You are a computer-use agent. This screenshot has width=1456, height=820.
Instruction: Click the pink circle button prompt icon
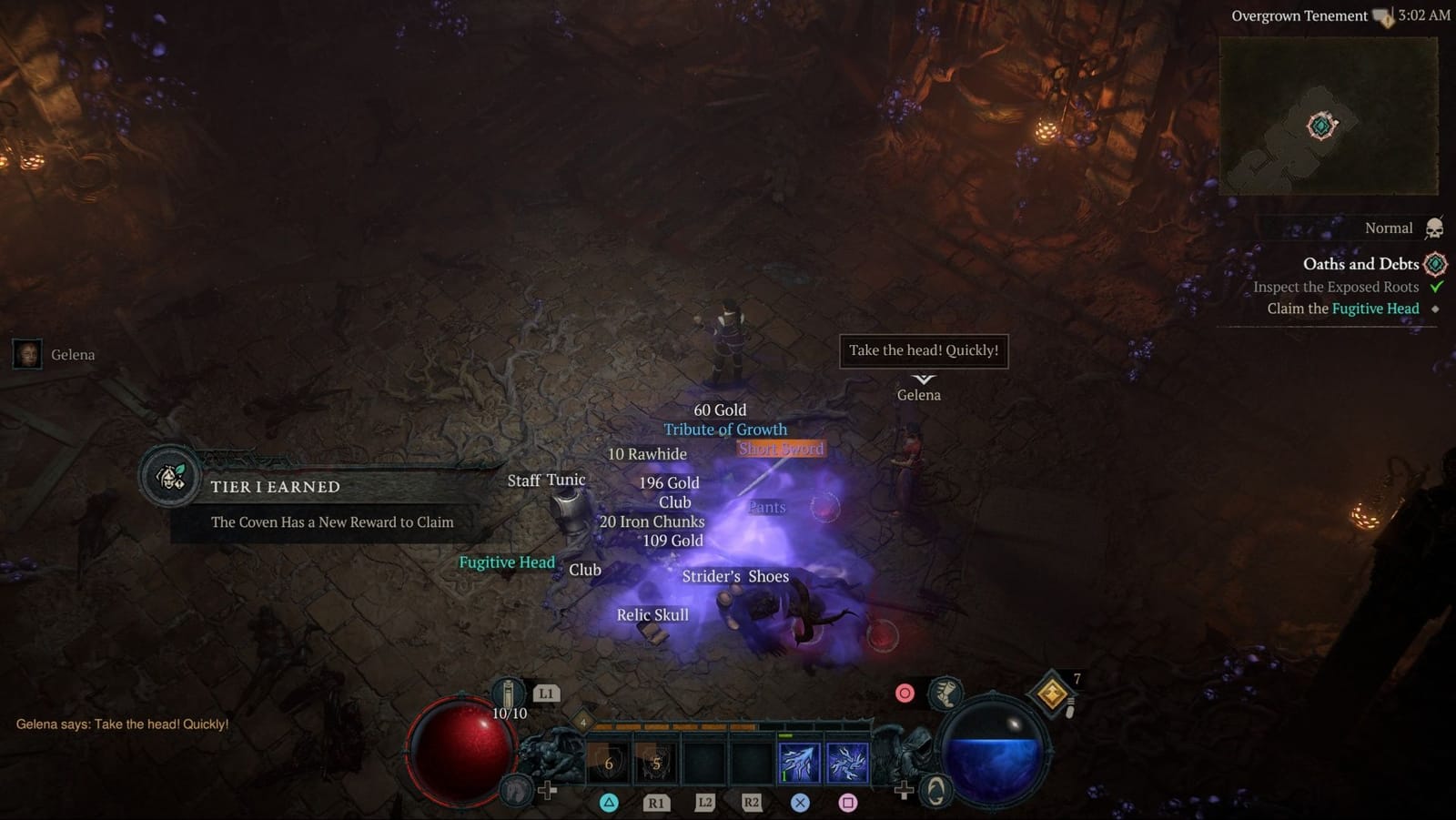coord(904,692)
